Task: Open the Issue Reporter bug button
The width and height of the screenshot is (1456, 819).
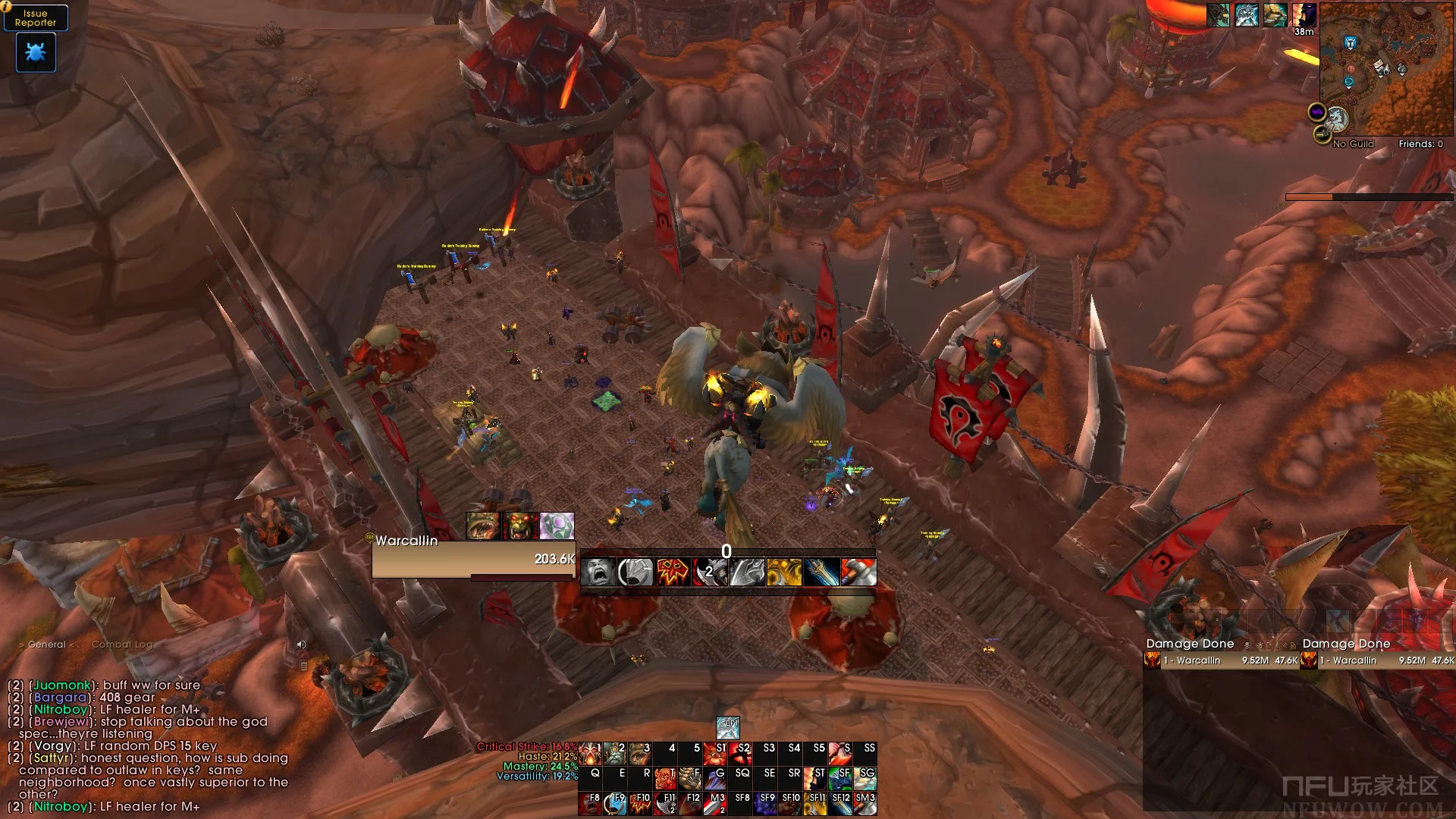Action: tap(36, 52)
